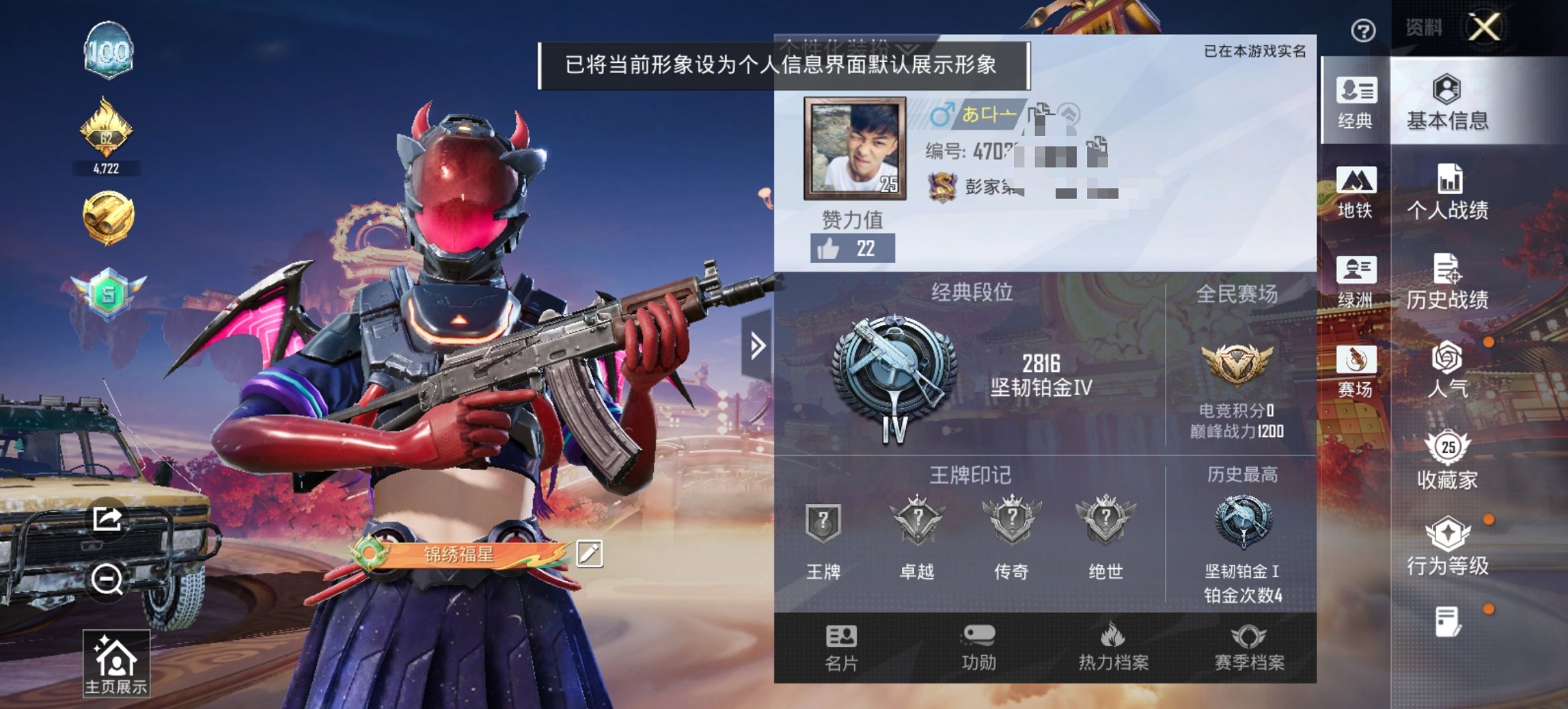Switch to the 赛场 tab
1568x709 pixels.
pos(1356,375)
